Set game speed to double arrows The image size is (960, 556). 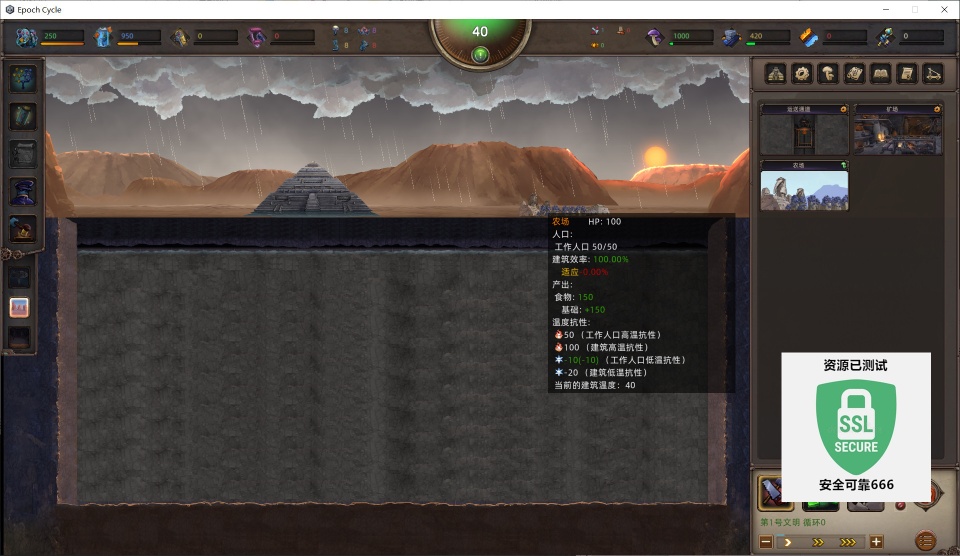click(x=818, y=542)
